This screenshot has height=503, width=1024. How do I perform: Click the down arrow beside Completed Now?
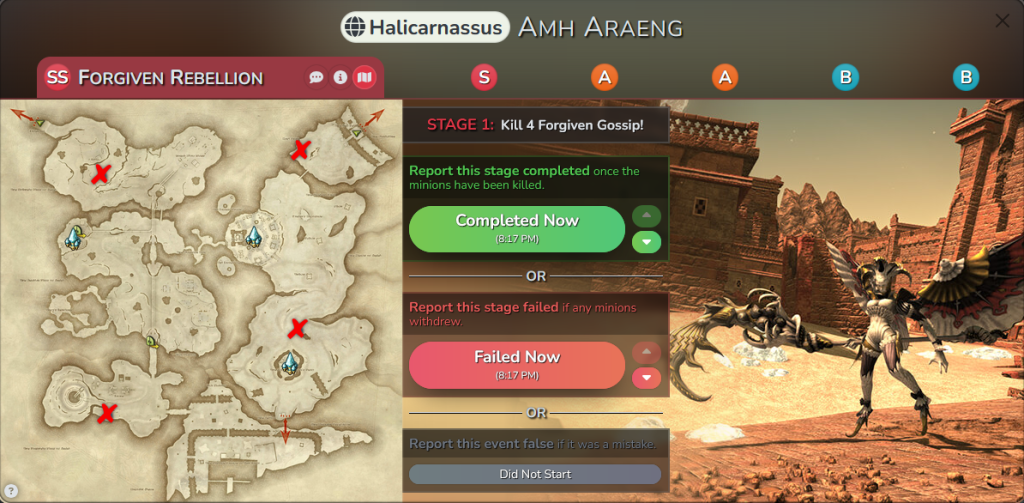(646, 241)
